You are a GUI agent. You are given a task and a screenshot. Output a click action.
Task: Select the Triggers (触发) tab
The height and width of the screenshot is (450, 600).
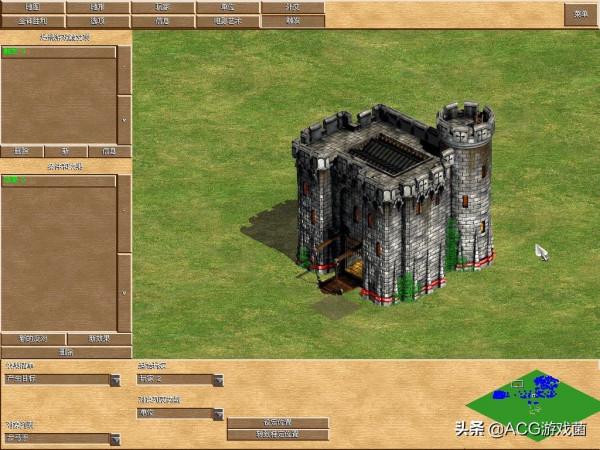[x=292, y=20]
